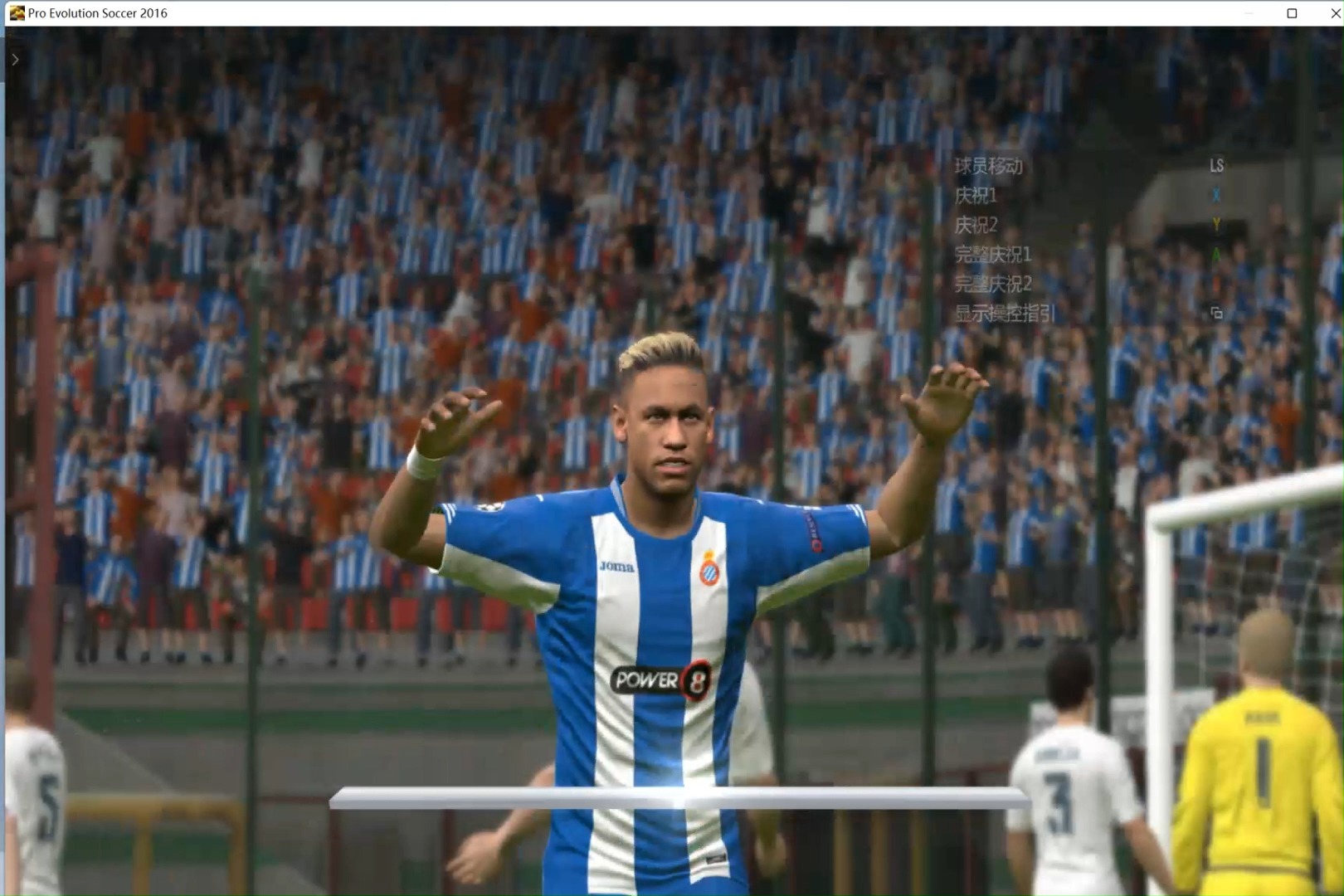Maximize the game window
The width and height of the screenshot is (1344, 896).
click(1292, 13)
